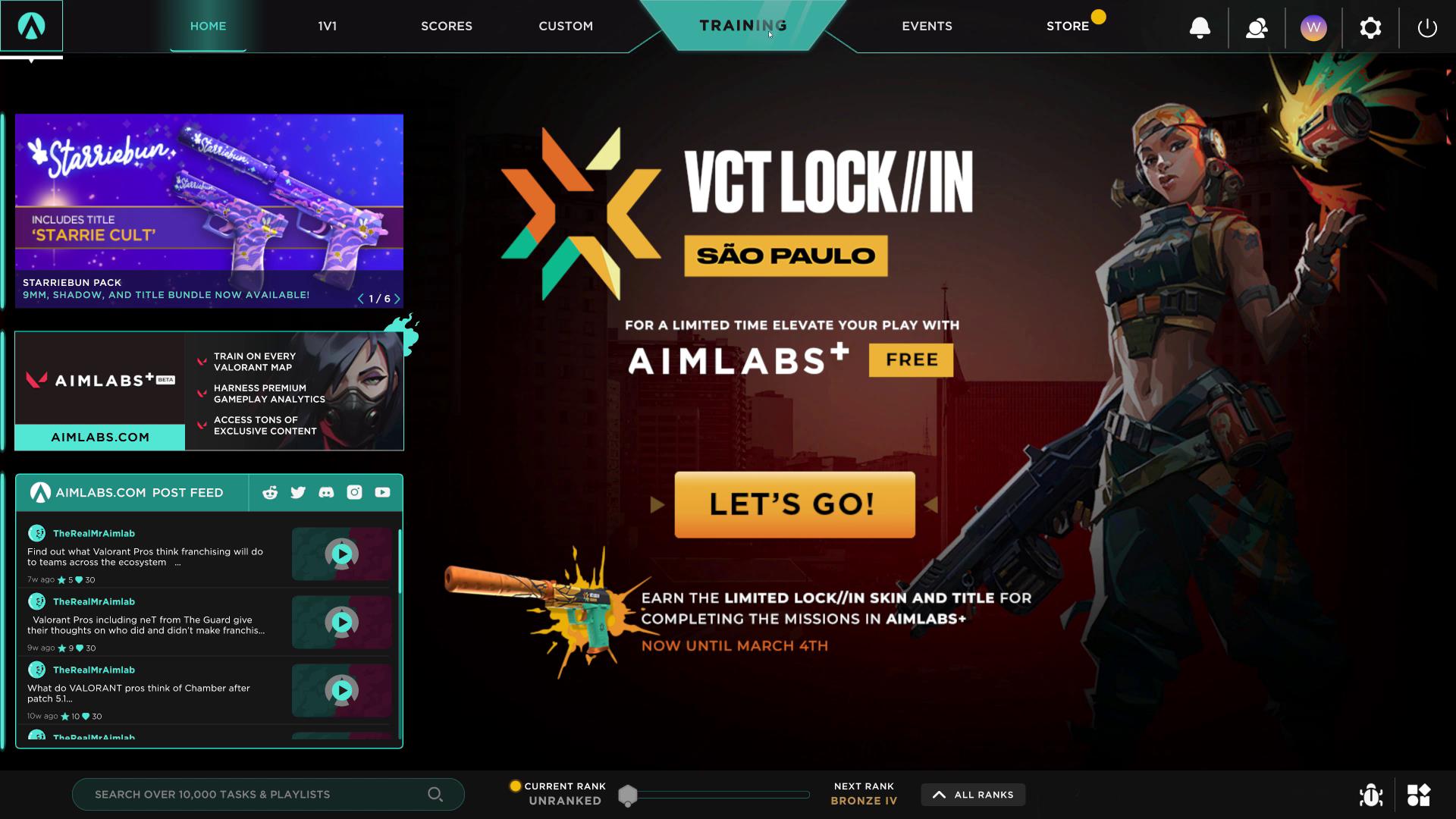The image size is (1456, 819).
Task: Open the YouTube icon in the post feed
Action: [x=382, y=493]
